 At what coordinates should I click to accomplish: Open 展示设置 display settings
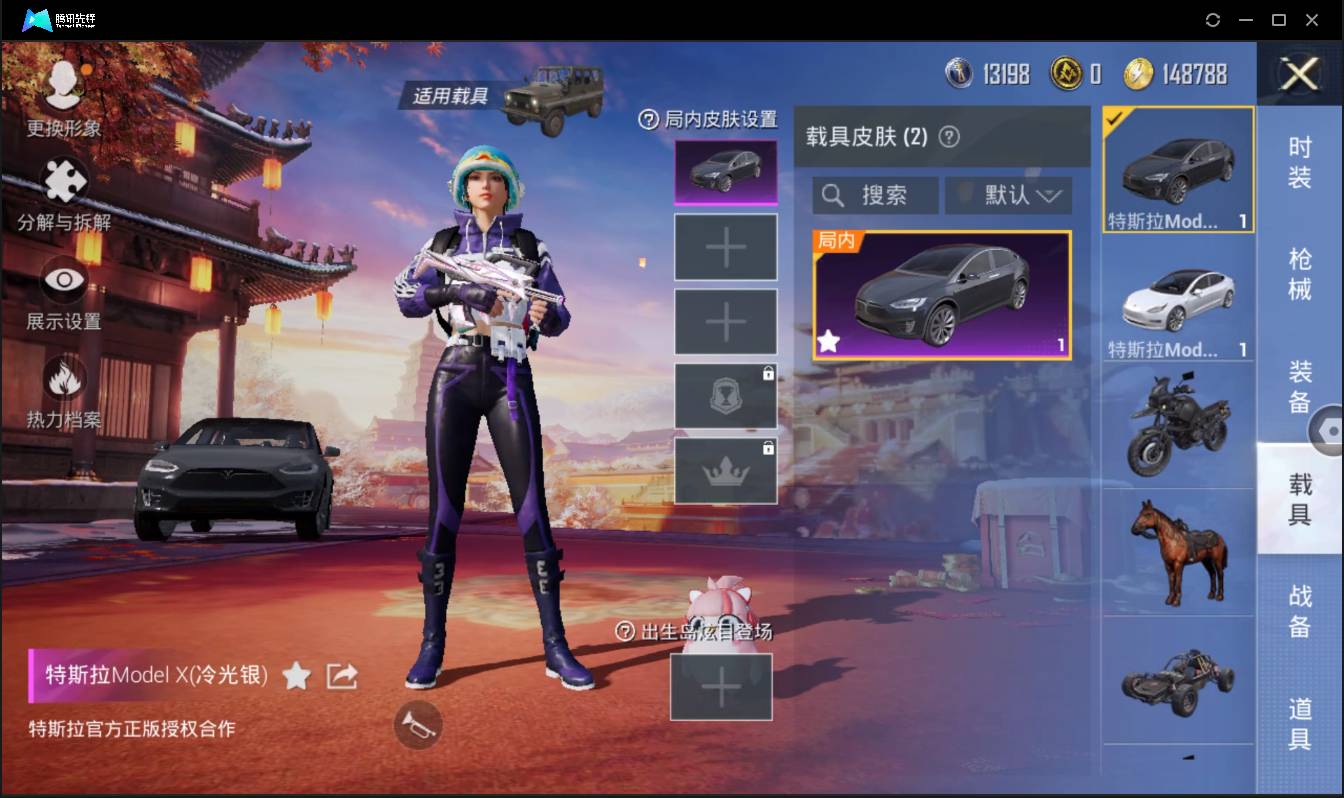click(x=62, y=282)
